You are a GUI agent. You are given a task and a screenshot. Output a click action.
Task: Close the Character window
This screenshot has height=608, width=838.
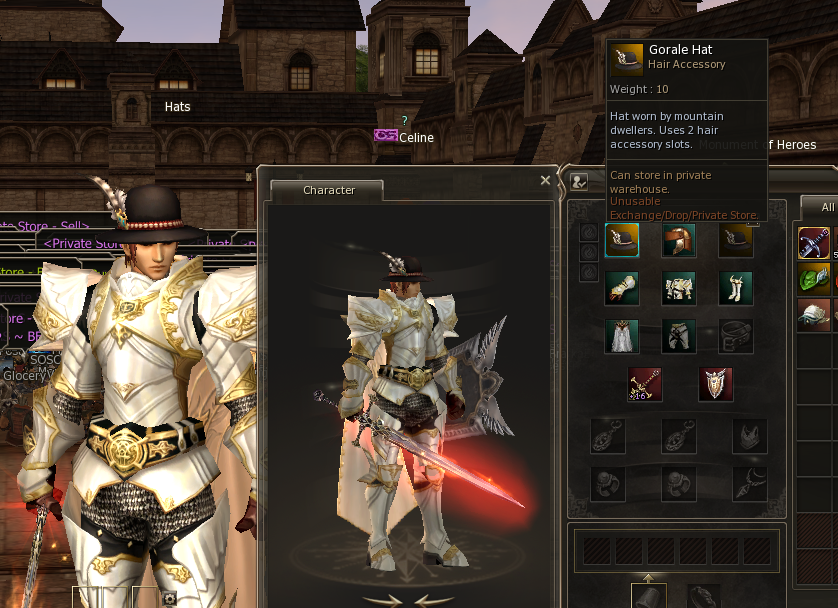[545, 181]
